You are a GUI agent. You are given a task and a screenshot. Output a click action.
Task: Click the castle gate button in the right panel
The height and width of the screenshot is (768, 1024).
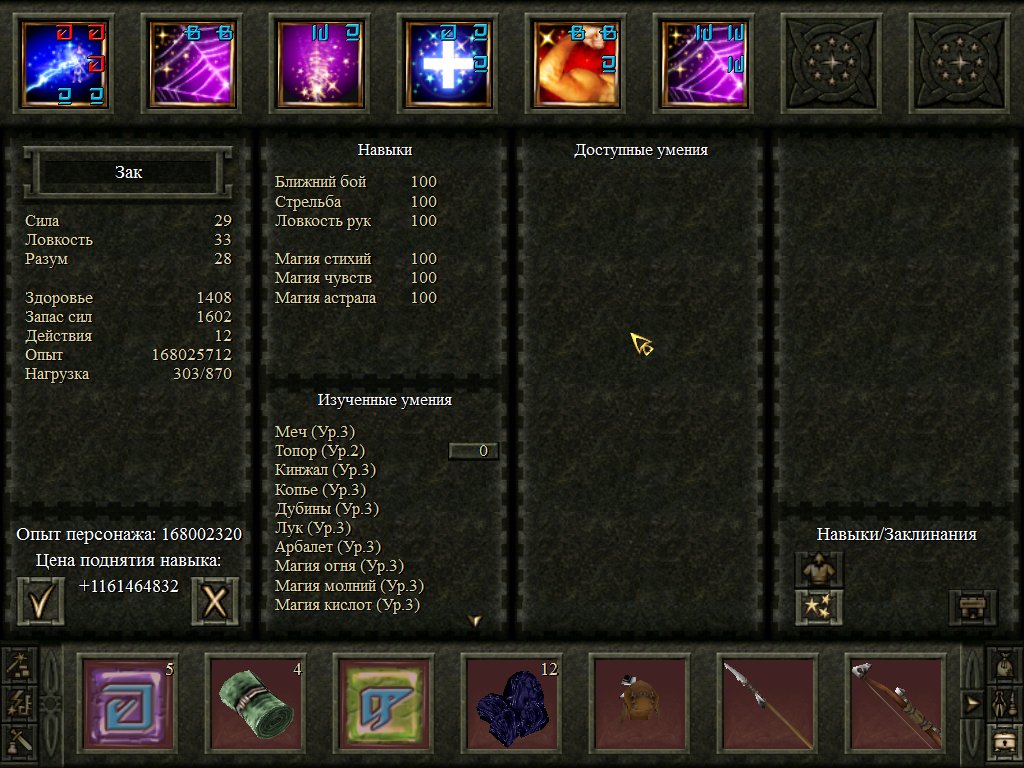coord(972,607)
